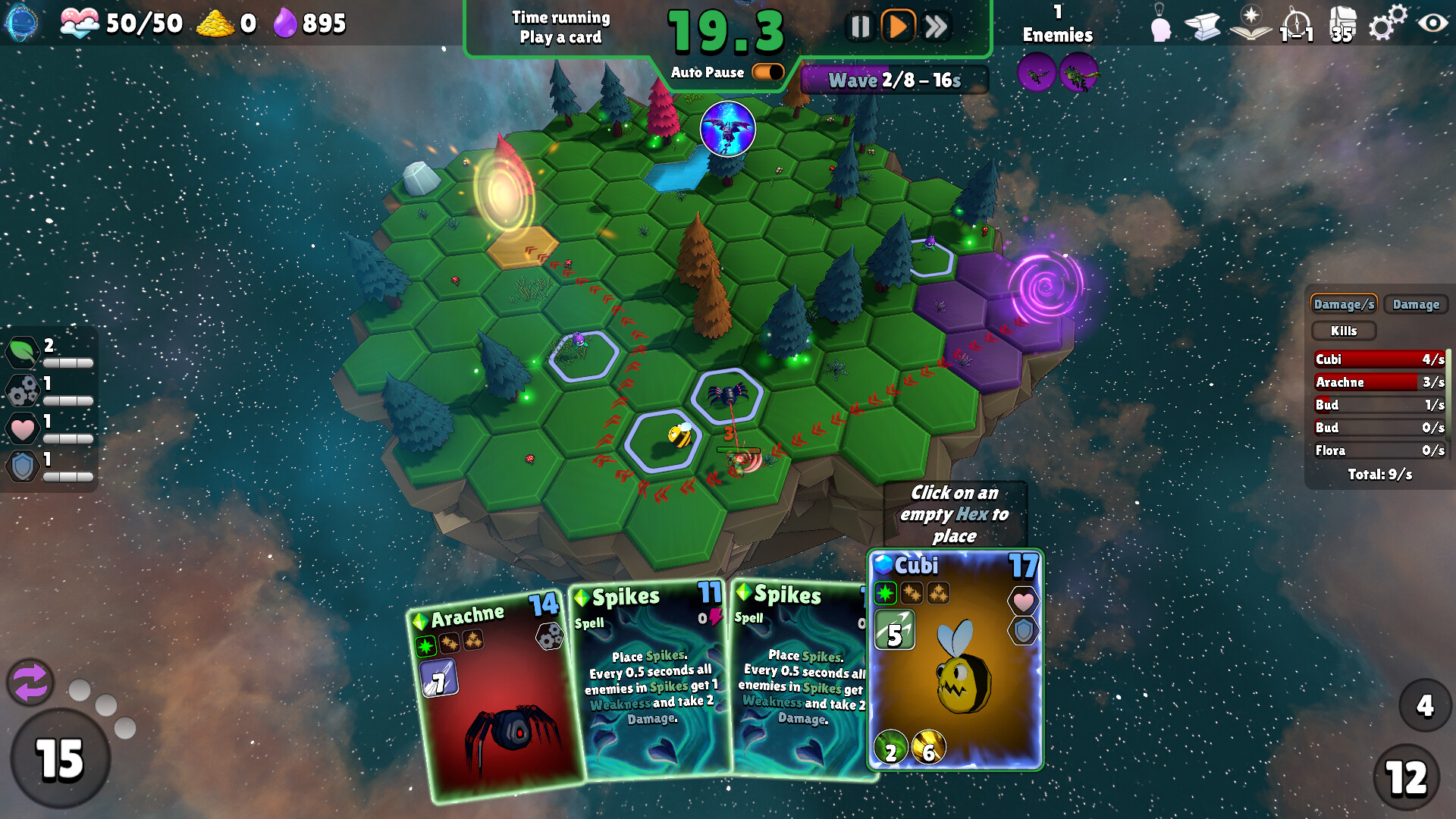This screenshot has height=819, width=1456.
Task: Click the Cubi row in the damage leaderboard
Action: pyautogui.click(x=1380, y=359)
